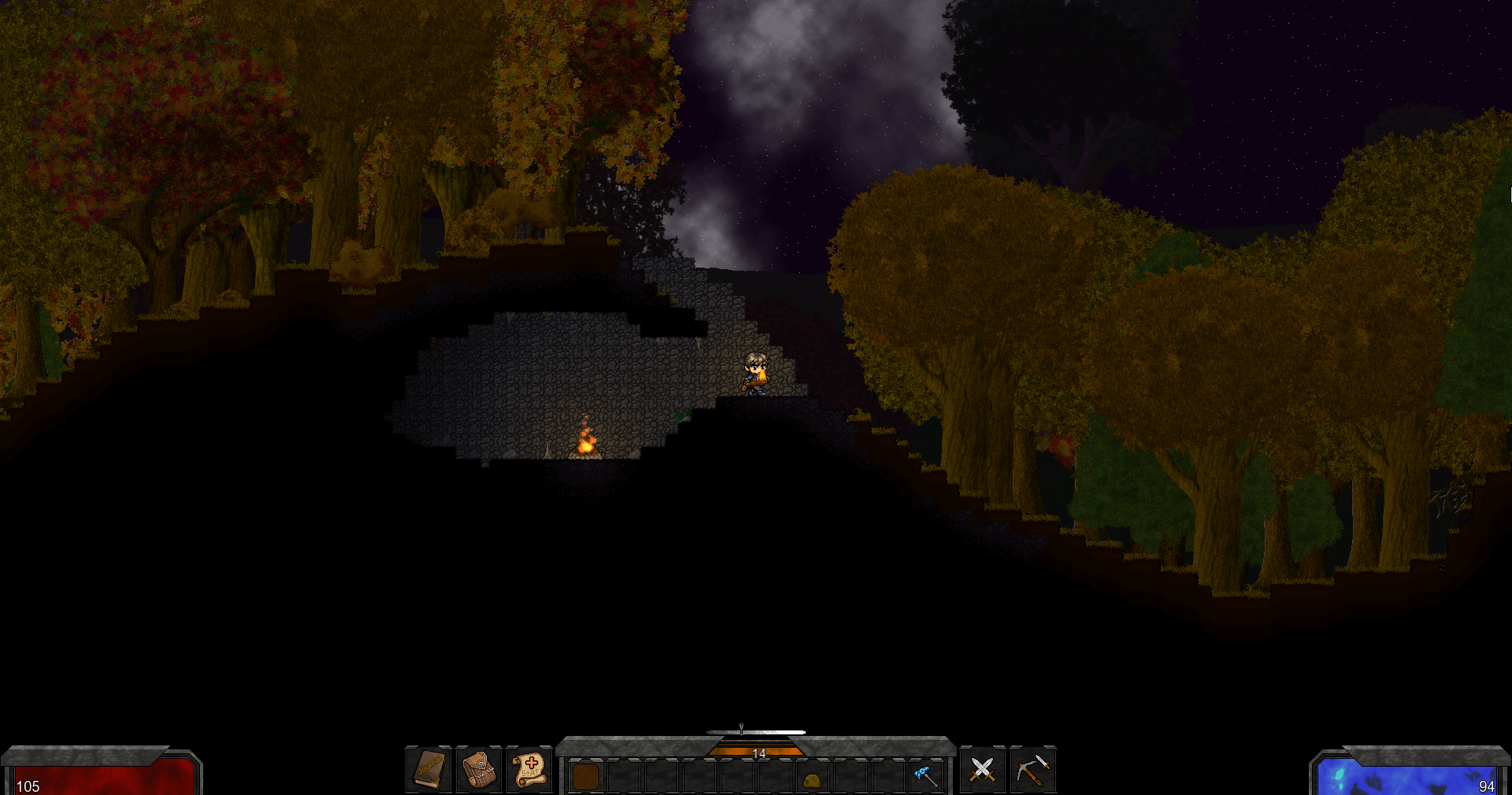Select the yellow ore lump hotbar slot

pos(812,779)
